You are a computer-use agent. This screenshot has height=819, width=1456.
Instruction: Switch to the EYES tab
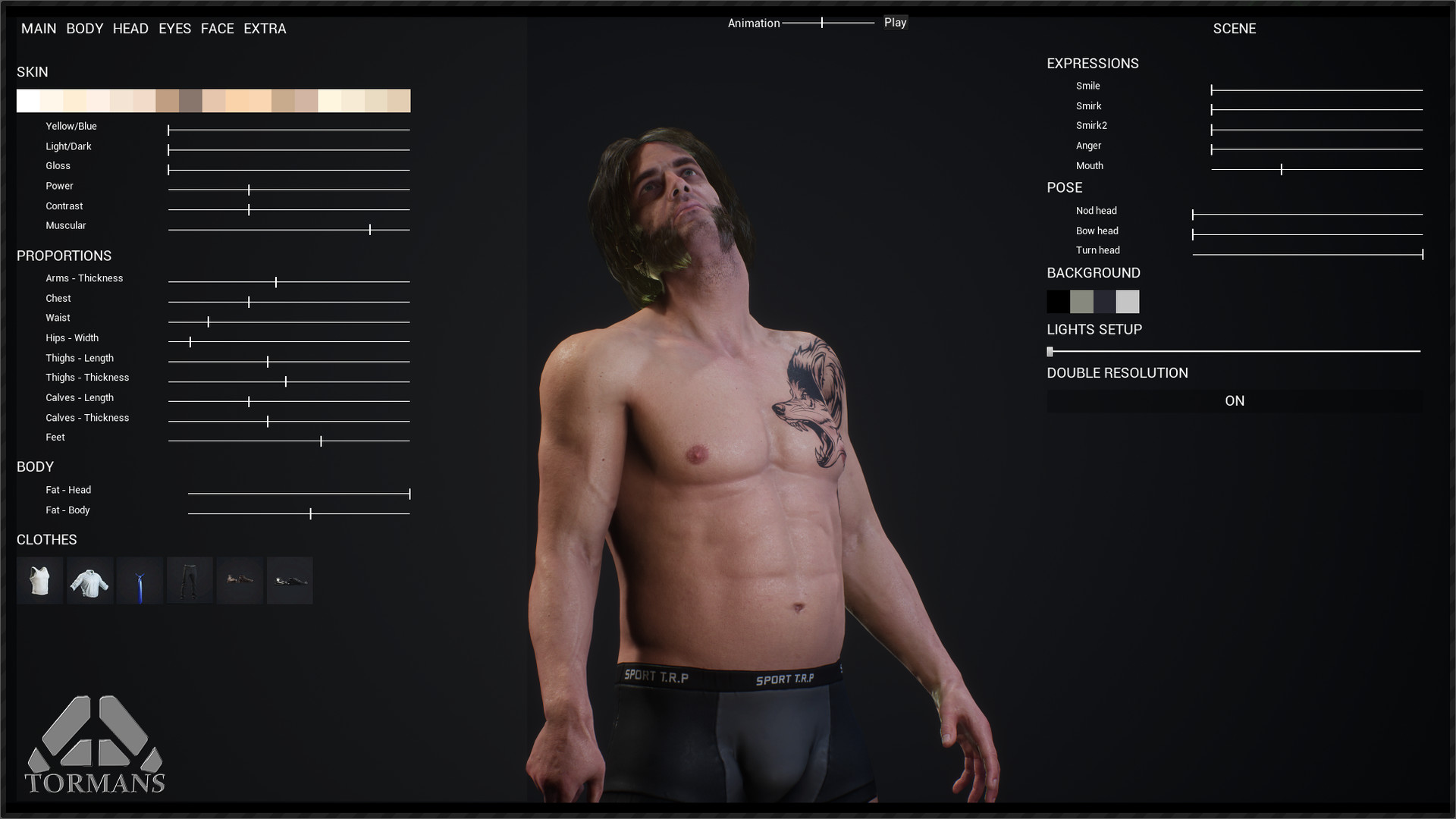tap(174, 29)
